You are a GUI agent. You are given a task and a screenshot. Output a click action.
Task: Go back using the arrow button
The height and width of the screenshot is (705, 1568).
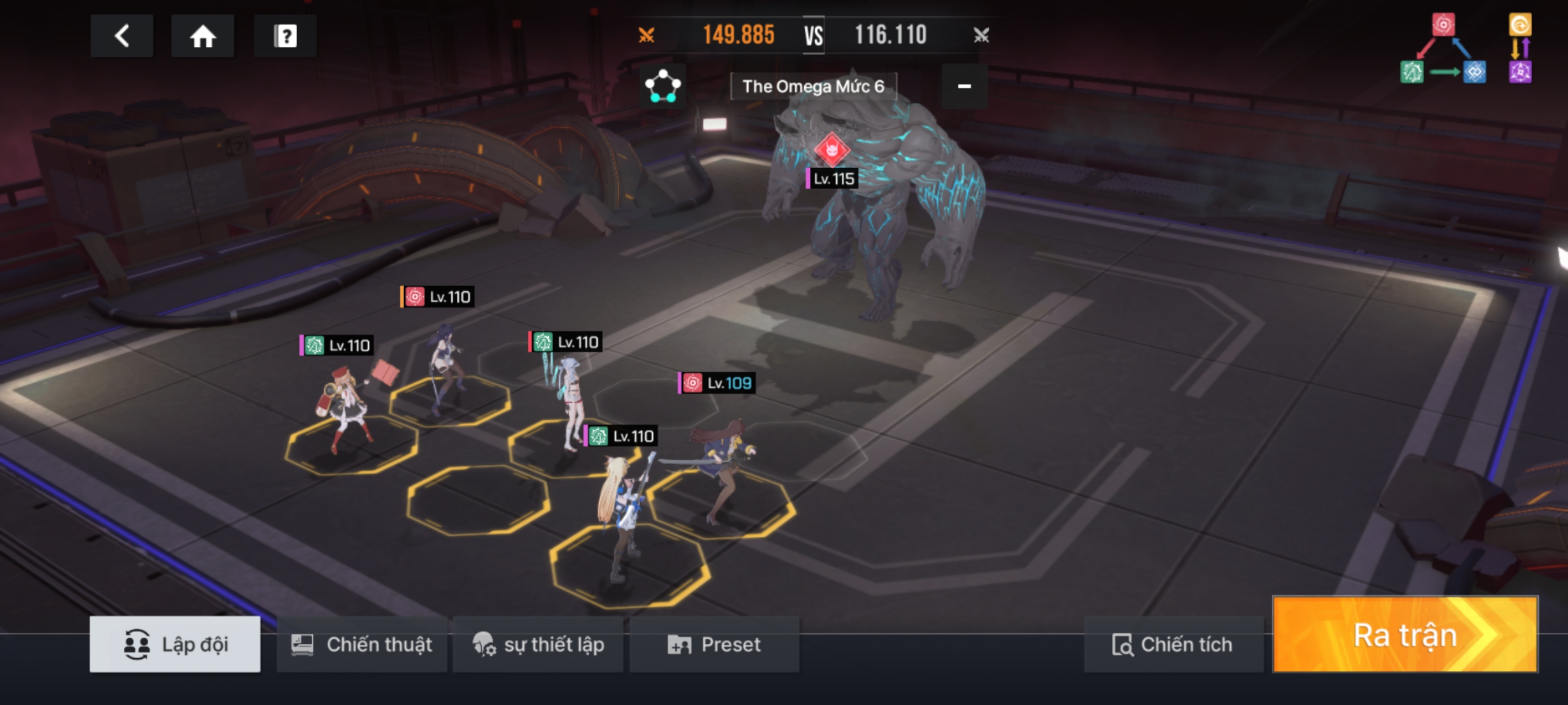click(x=122, y=36)
